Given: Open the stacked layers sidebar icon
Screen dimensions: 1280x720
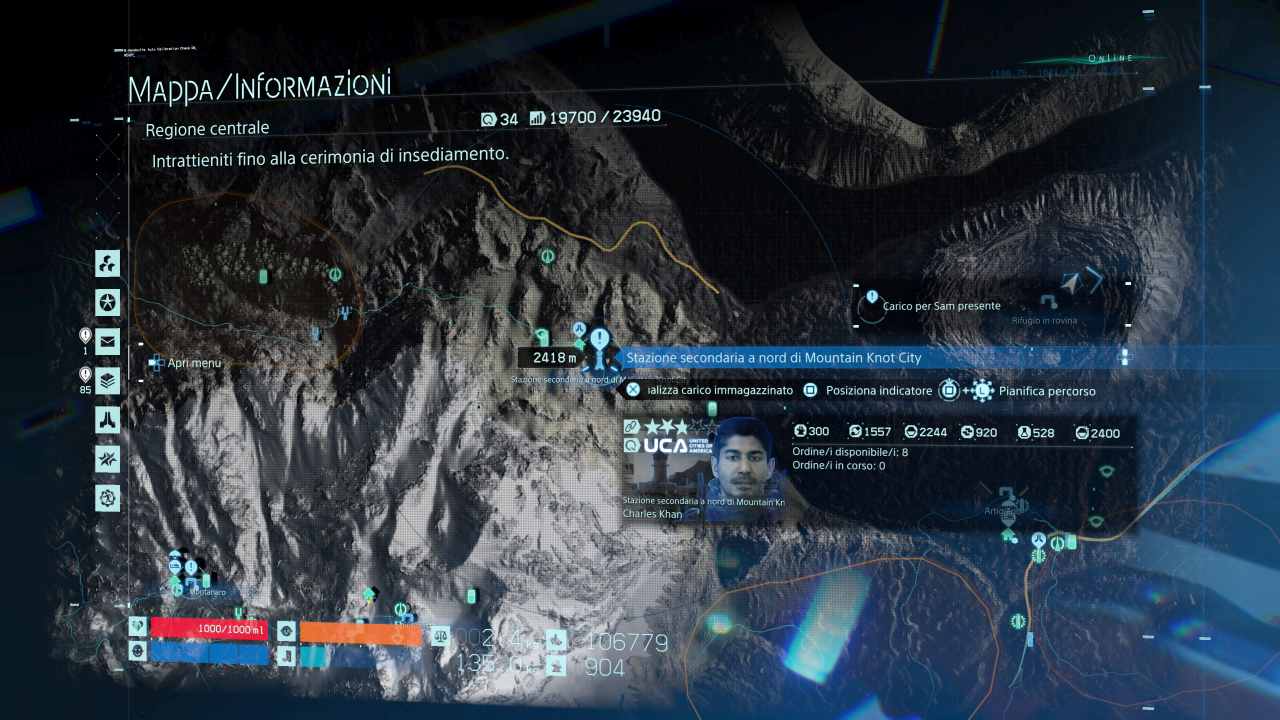Looking at the screenshot, I should pyautogui.click(x=108, y=380).
